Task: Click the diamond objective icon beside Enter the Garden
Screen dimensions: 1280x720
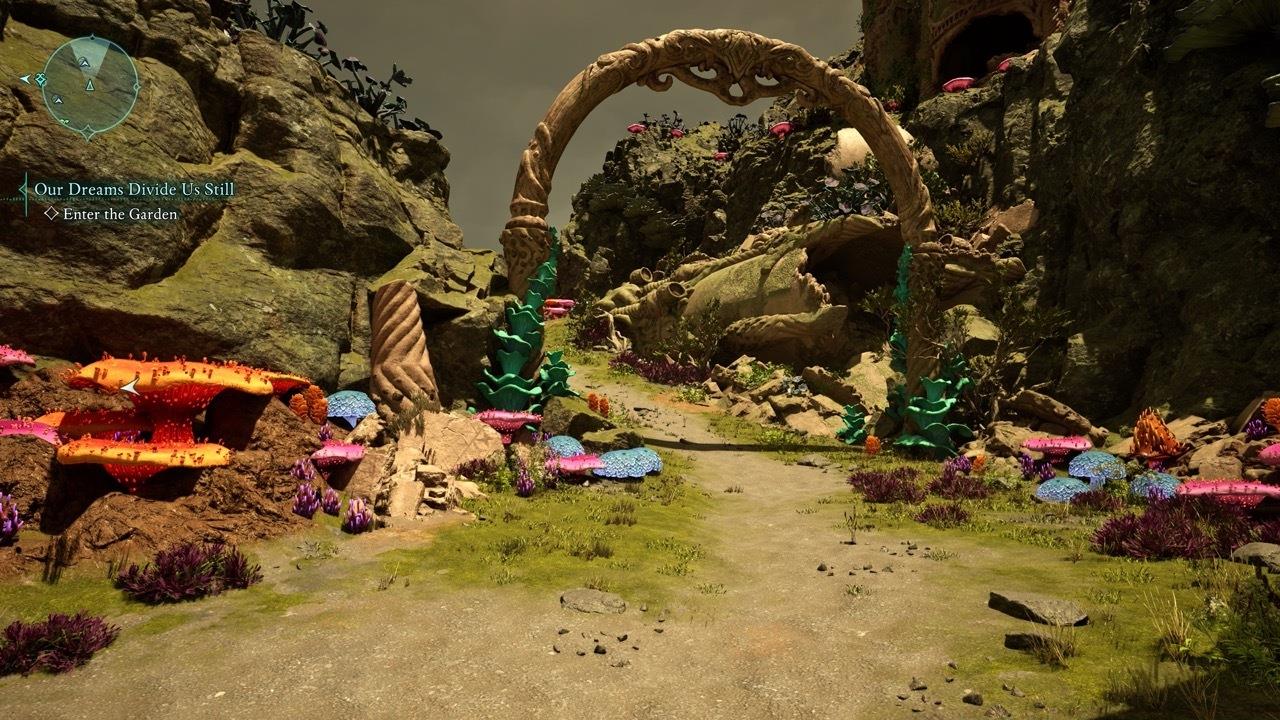Action: (x=51, y=213)
